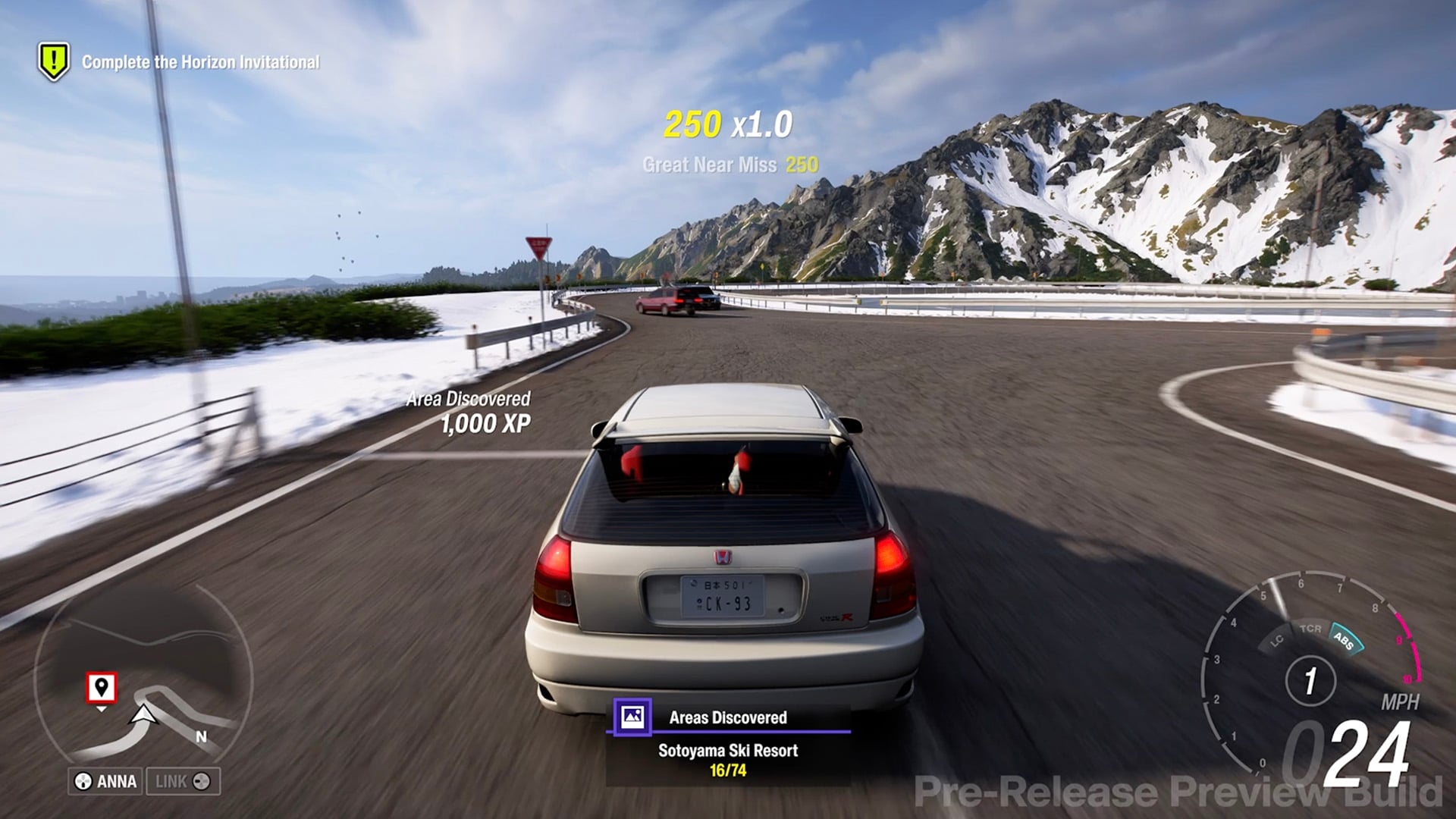The height and width of the screenshot is (819, 1456).
Task: Toggle the TCR indicator on the gauge
Action: pyautogui.click(x=1311, y=629)
